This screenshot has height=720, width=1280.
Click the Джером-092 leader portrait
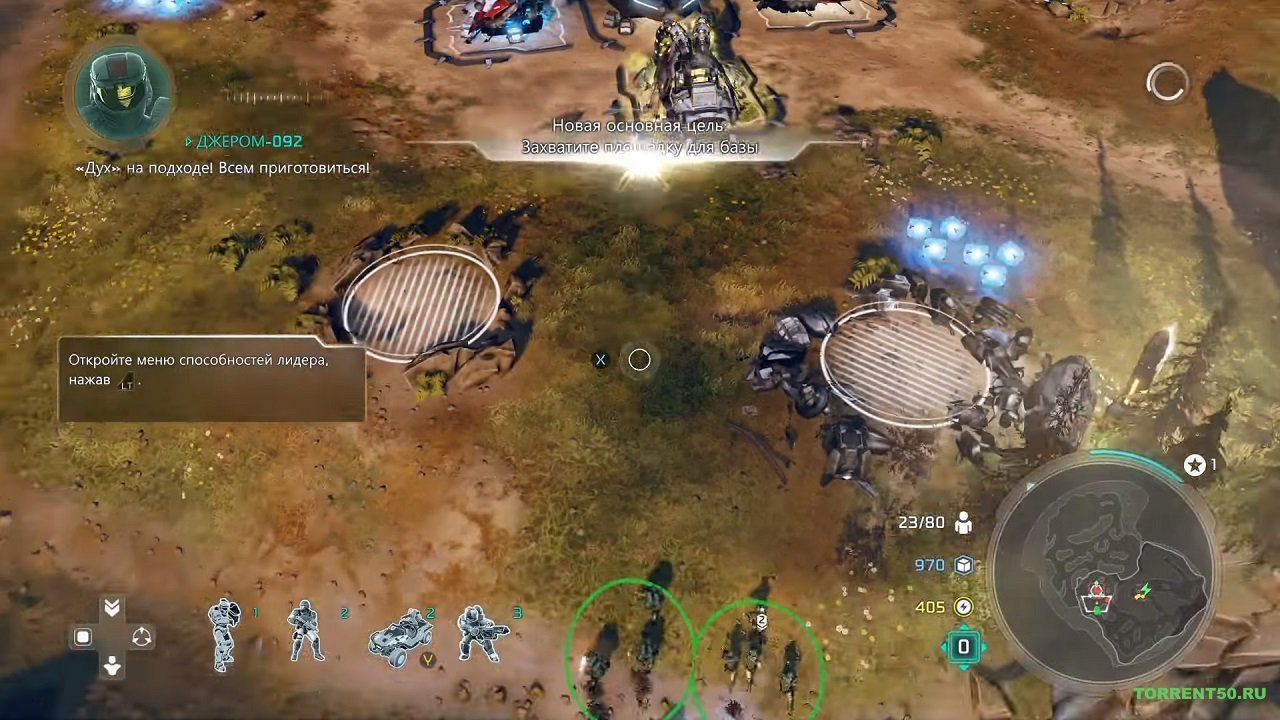click(118, 97)
